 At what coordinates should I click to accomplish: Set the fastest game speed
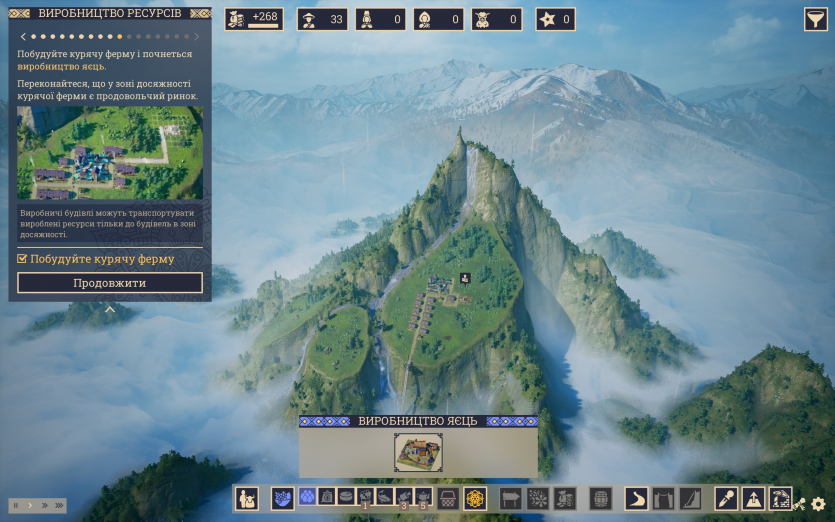point(59,505)
